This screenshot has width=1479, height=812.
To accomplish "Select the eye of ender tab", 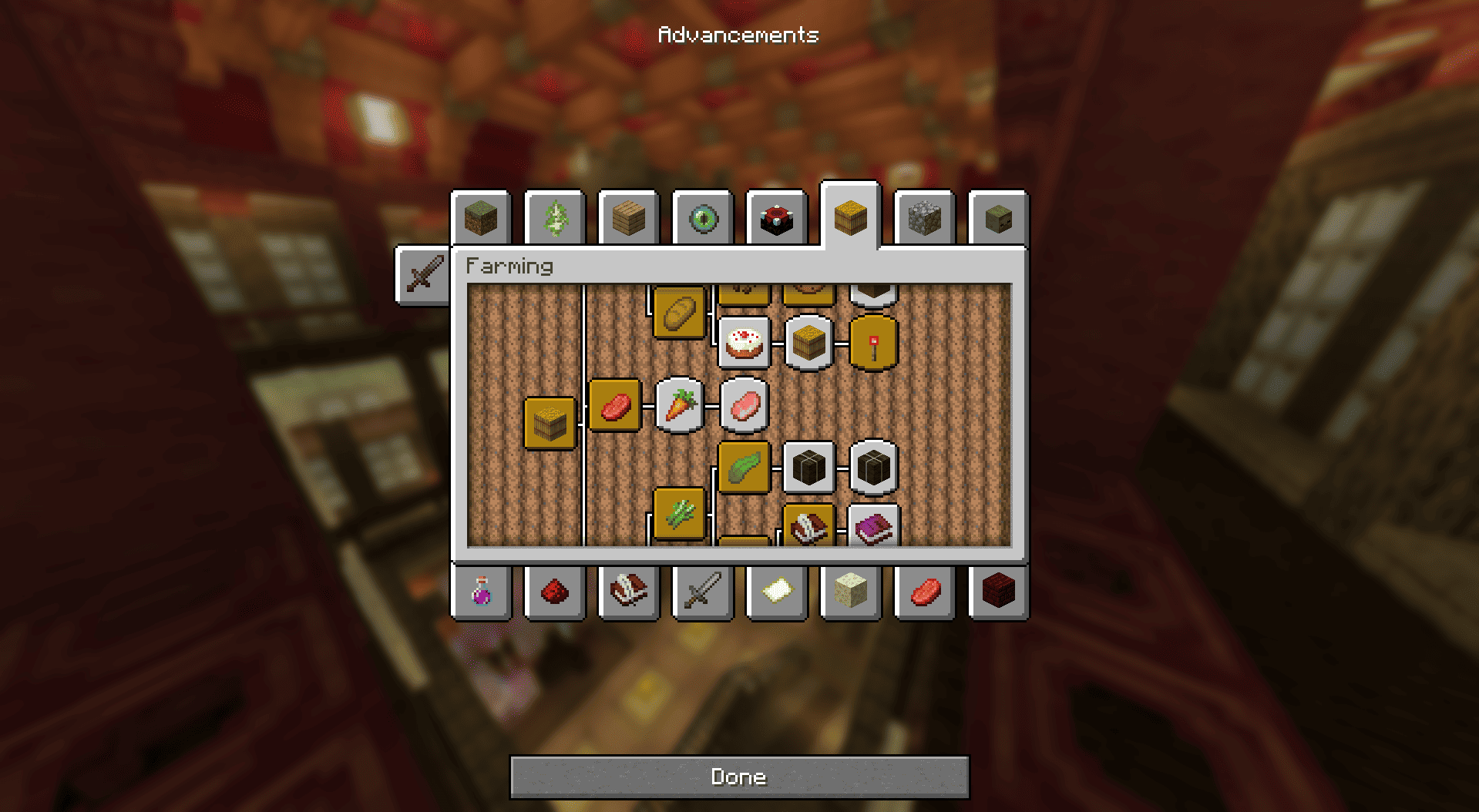I will [x=703, y=220].
